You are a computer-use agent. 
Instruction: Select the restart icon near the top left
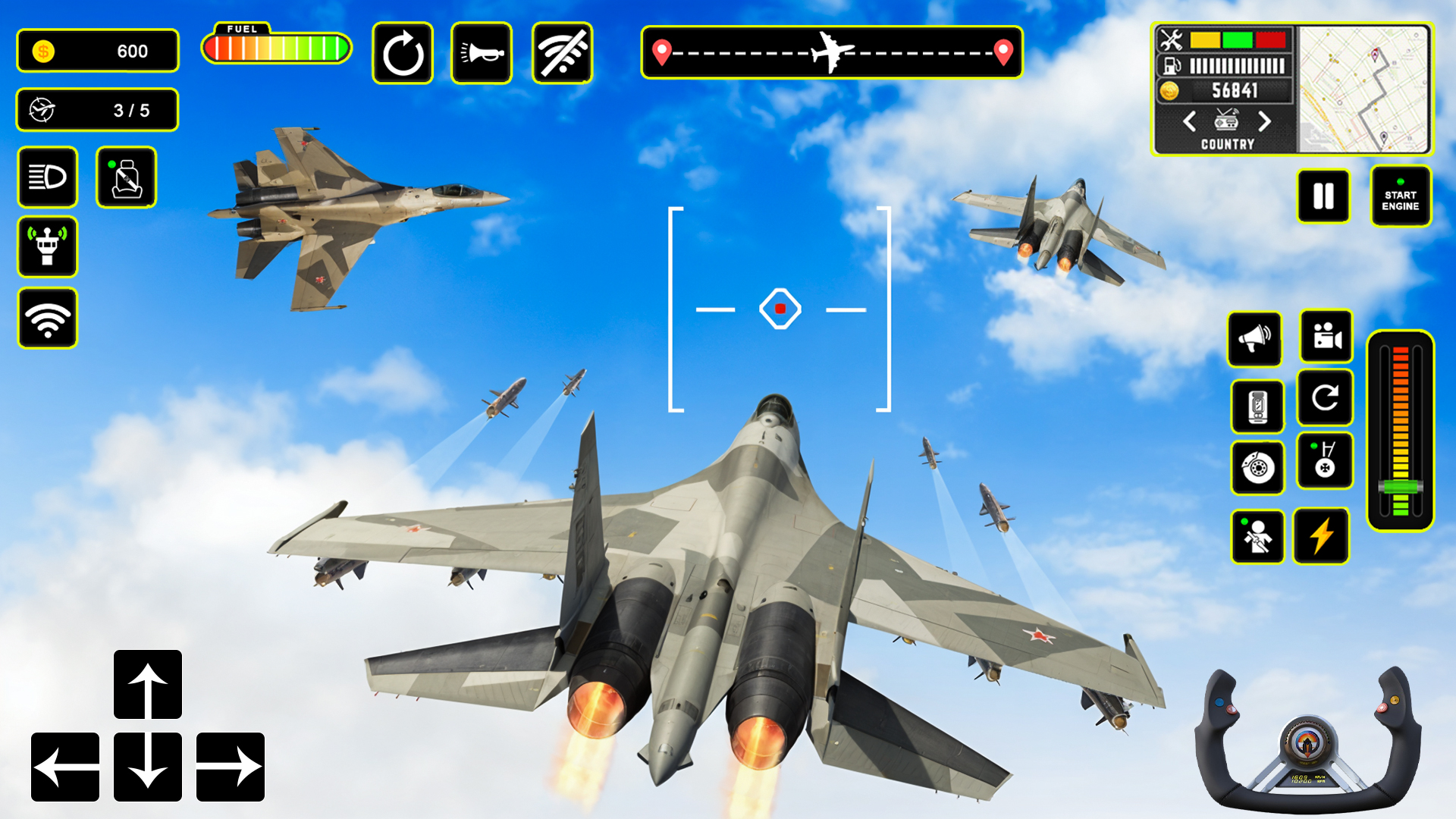(x=402, y=52)
